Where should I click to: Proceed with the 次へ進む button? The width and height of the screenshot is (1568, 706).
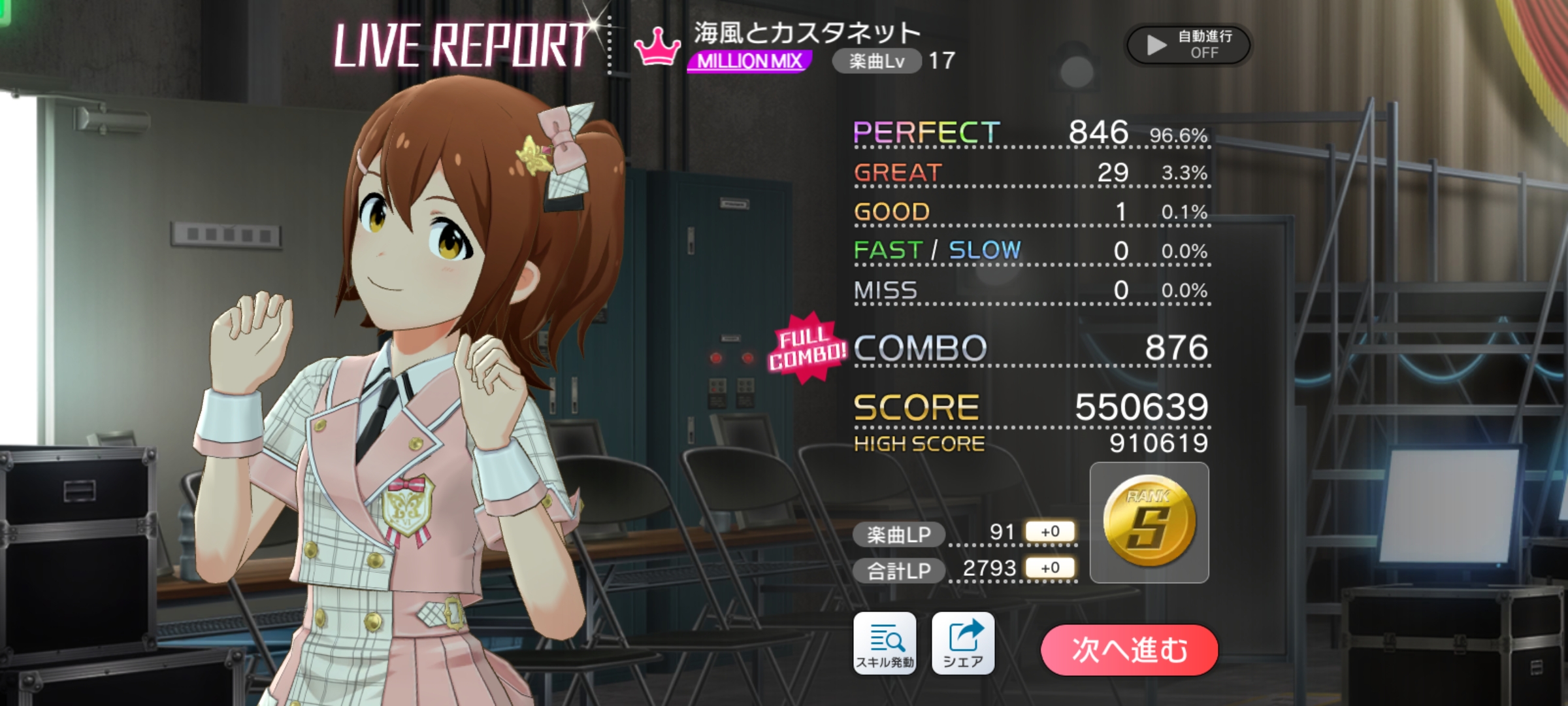click(x=1129, y=650)
